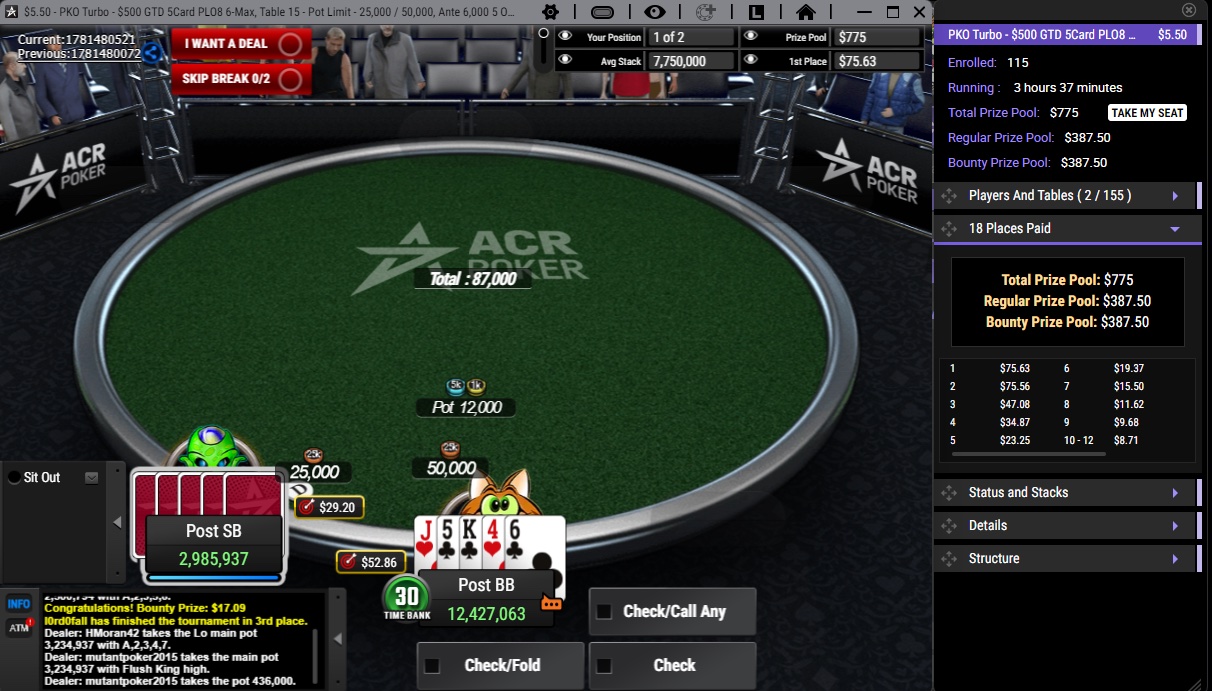Click the I WANT A DEAL button
This screenshot has width=1212, height=691.
240,44
